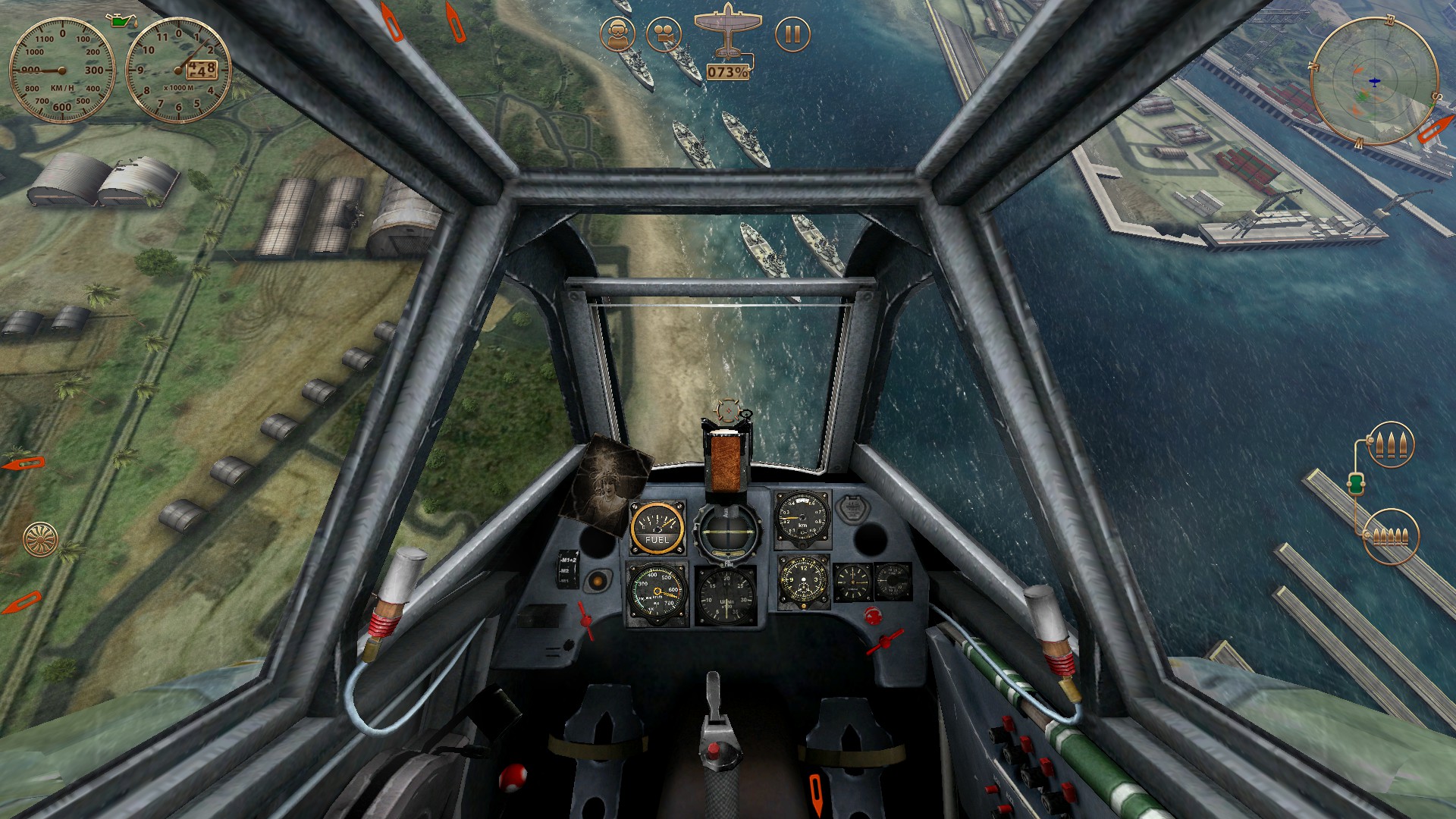Toggle the green weapon switch
The image size is (1456, 819).
point(1356,482)
